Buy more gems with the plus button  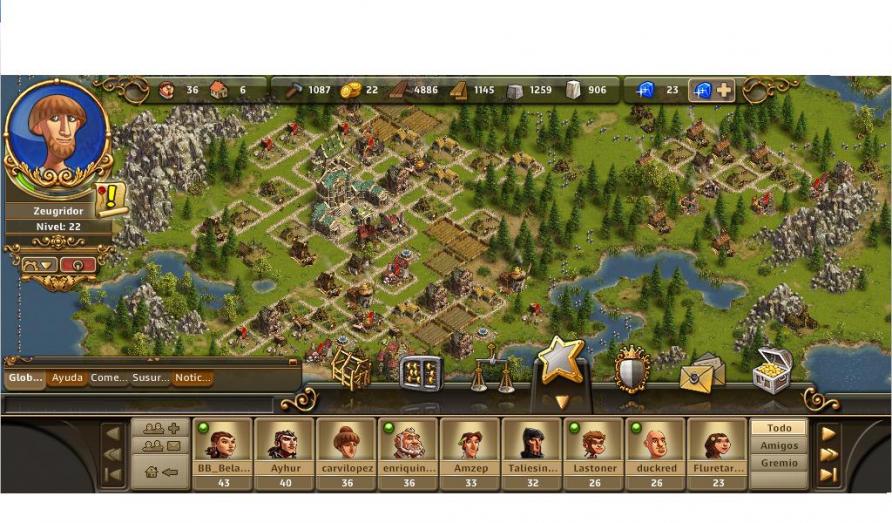(x=723, y=90)
